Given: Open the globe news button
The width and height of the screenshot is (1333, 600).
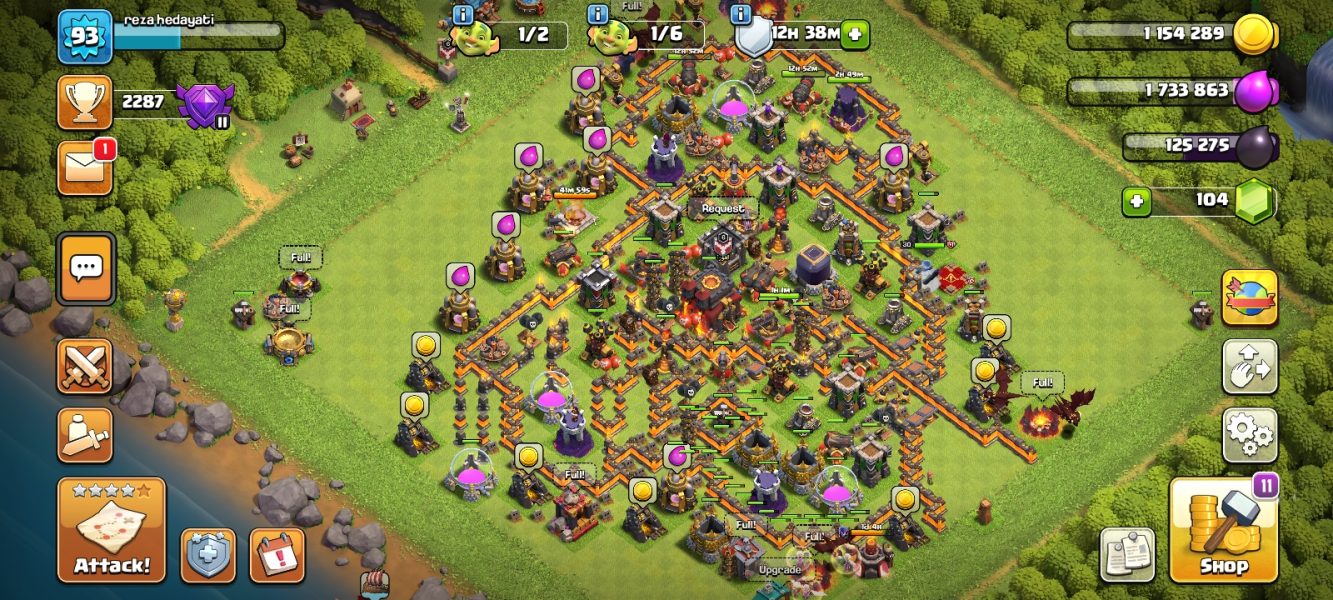Looking at the screenshot, I should pyautogui.click(x=1249, y=298).
